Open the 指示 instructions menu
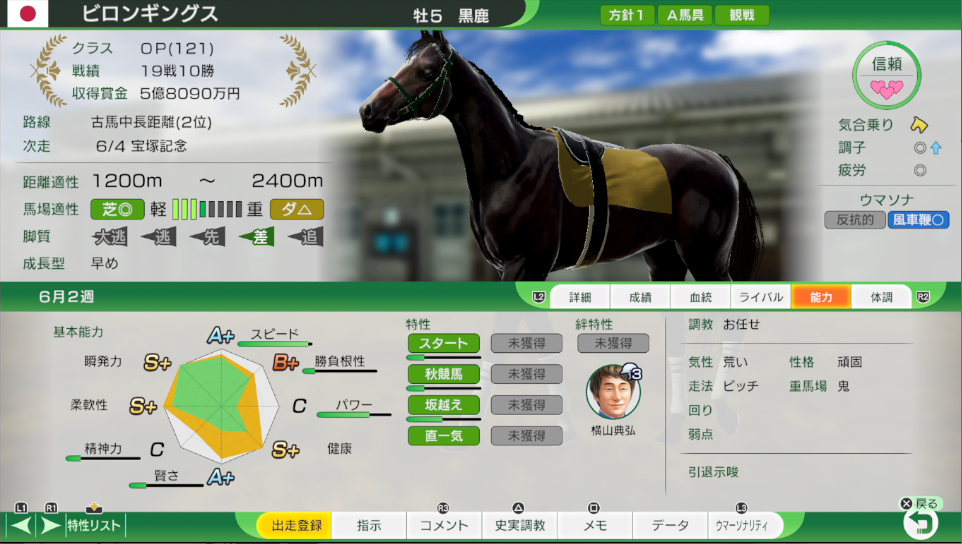The image size is (962, 544). click(368, 525)
